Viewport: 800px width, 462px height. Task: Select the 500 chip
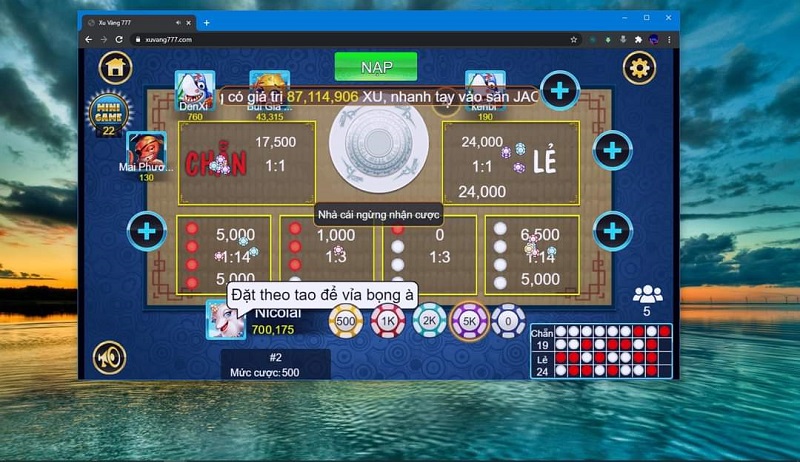point(346,321)
